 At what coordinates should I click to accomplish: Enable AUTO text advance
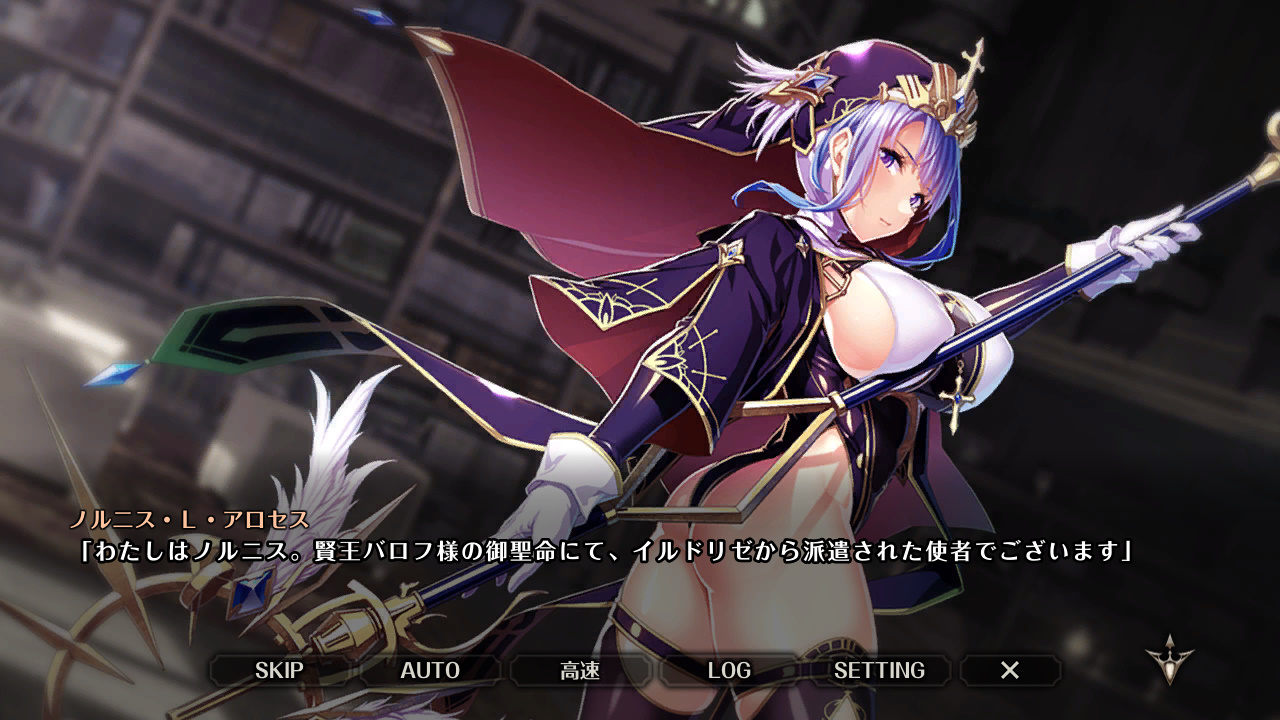coord(430,670)
